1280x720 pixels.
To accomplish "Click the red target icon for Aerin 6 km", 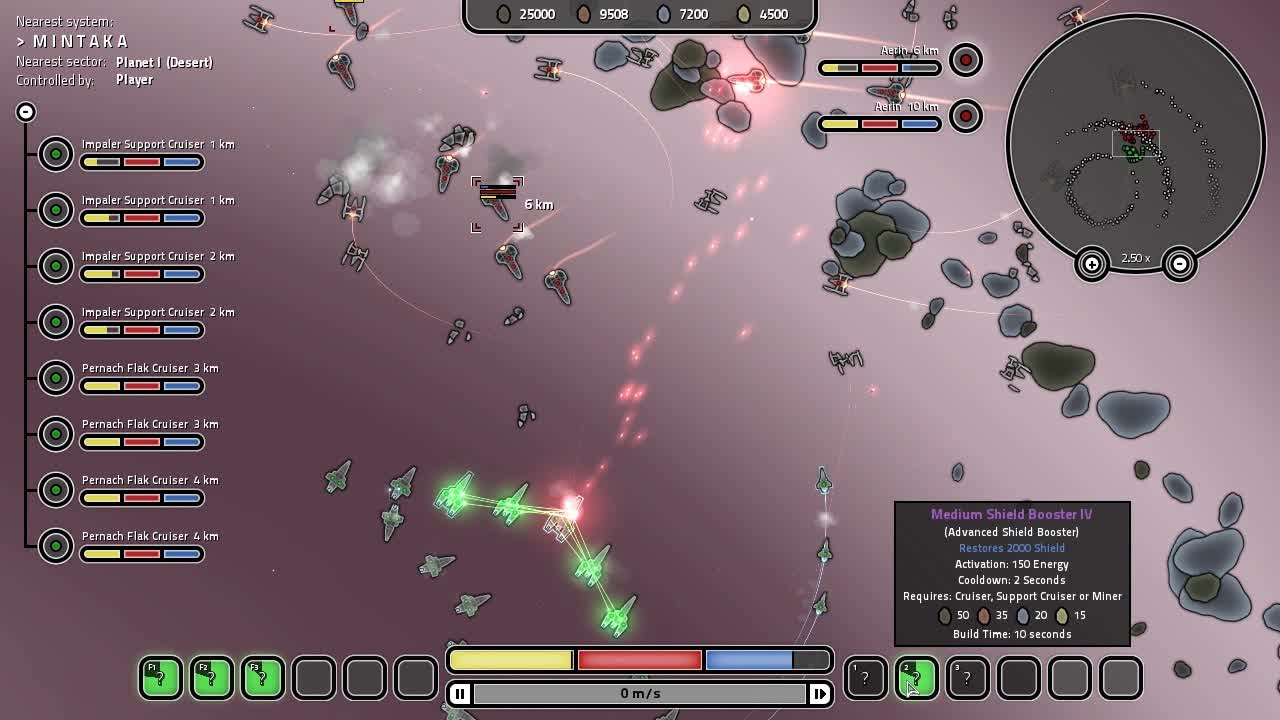I will (x=965, y=60).
